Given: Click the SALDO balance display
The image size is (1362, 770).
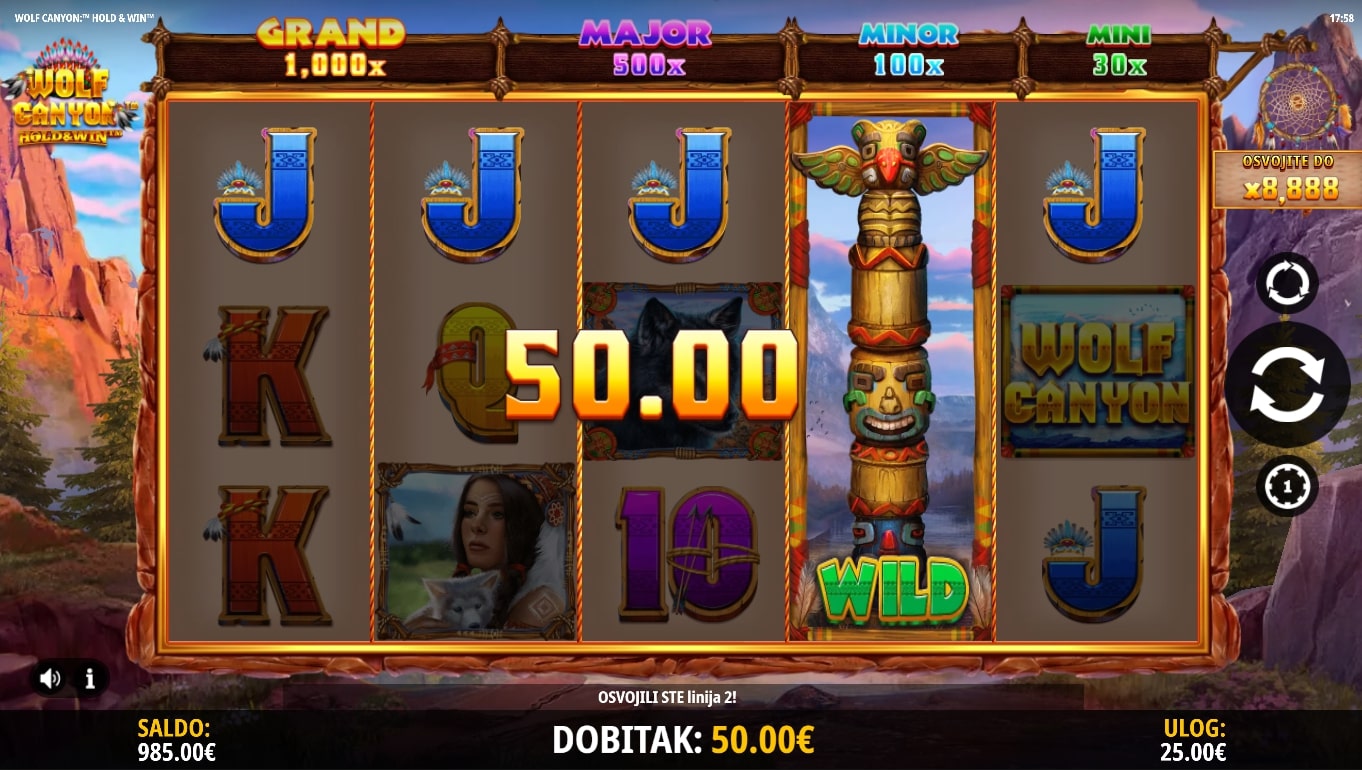Looking at the screenshot, I should [176, 740].
